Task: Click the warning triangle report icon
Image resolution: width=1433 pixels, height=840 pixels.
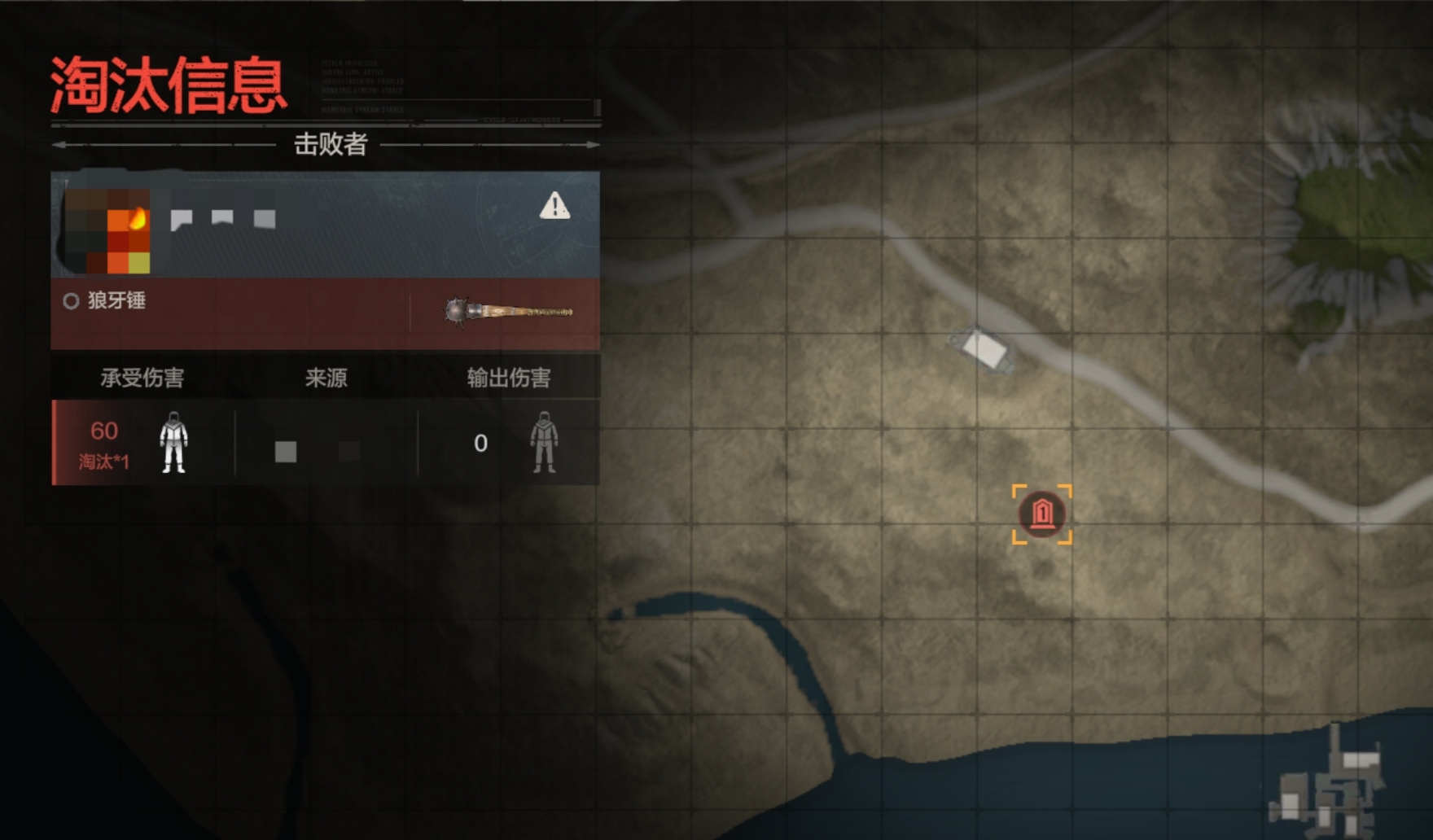Action: tap(554, 206)
